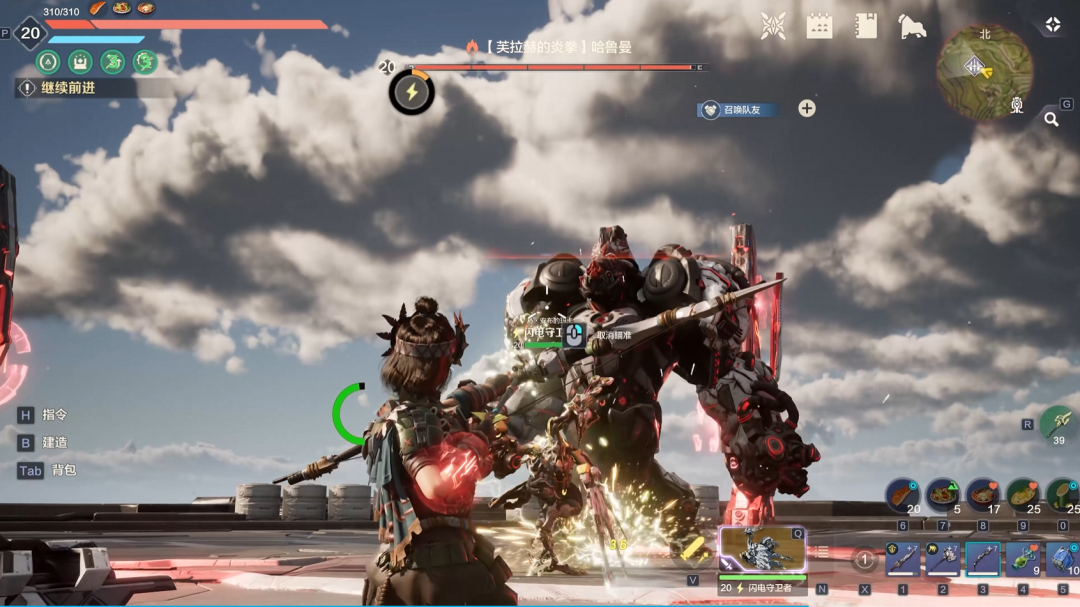Image resolution: width=1080 pixels, height=607 pixels.
Task: Select the green potion flask slot
Action: click(x=1023, y=560)
